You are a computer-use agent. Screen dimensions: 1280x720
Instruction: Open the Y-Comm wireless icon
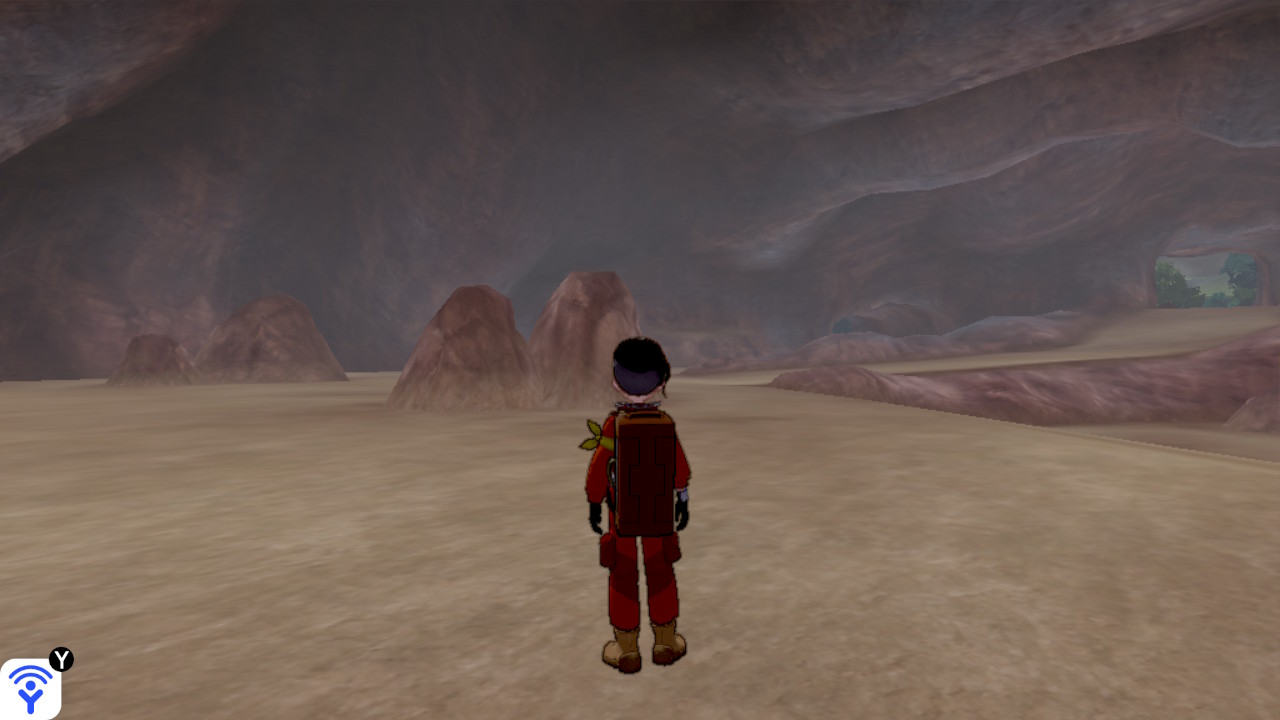pos(30,688)
